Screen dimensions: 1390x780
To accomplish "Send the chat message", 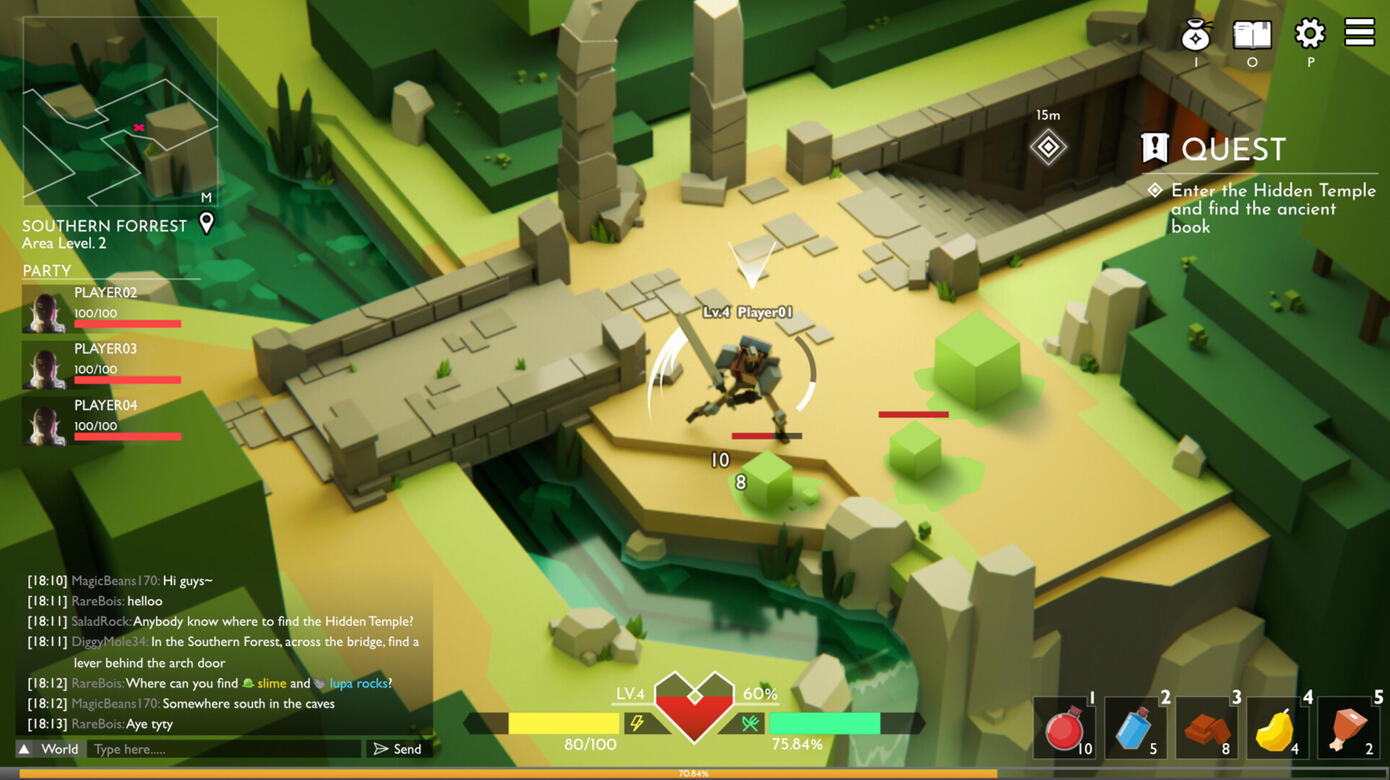I will (x=398, y=749).
